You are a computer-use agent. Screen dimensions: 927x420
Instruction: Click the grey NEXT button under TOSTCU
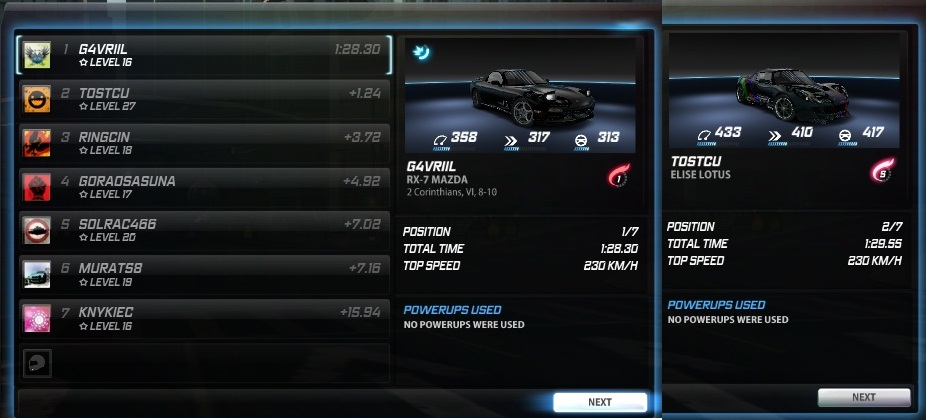coord(863,397)
